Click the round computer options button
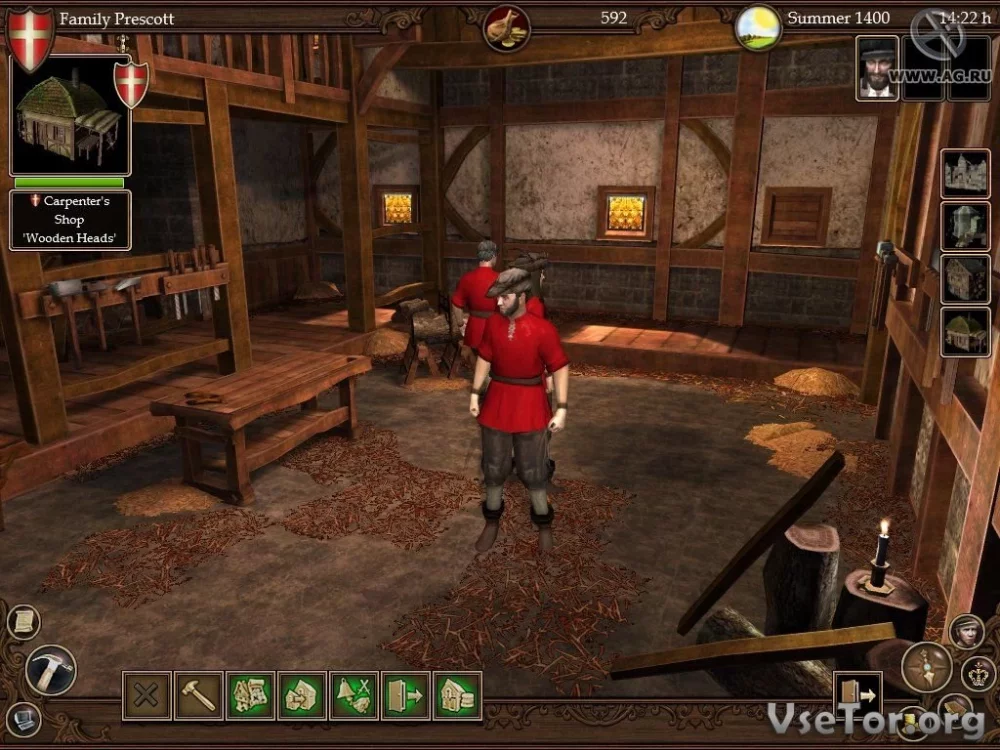Image resolution: width=1000 pixels, height=750 pixels. coord(24,717)
